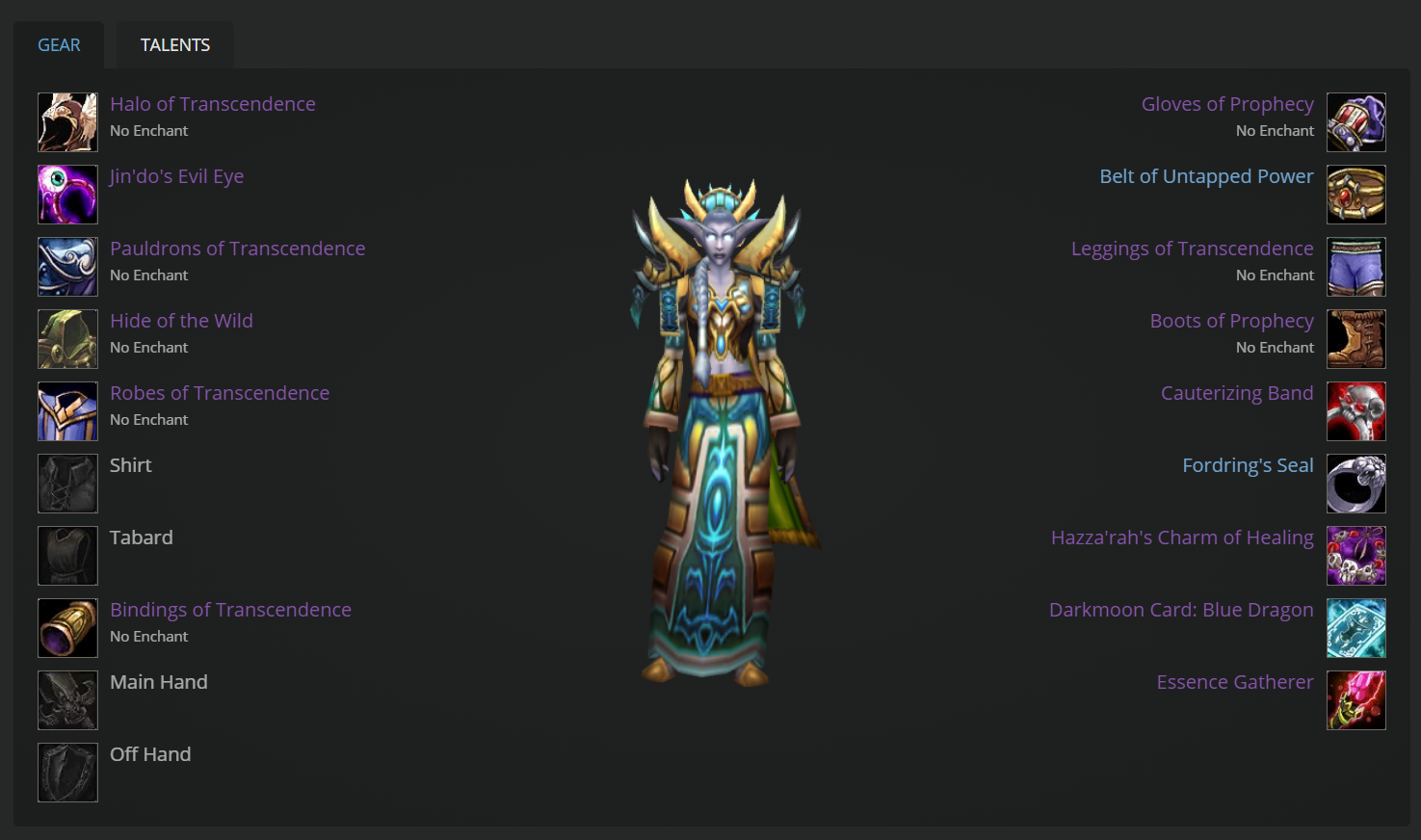Viewport: 1421px width, 840px height.
Task: Click the Hide of the Wild cloak icon
Action: [66, 338]
